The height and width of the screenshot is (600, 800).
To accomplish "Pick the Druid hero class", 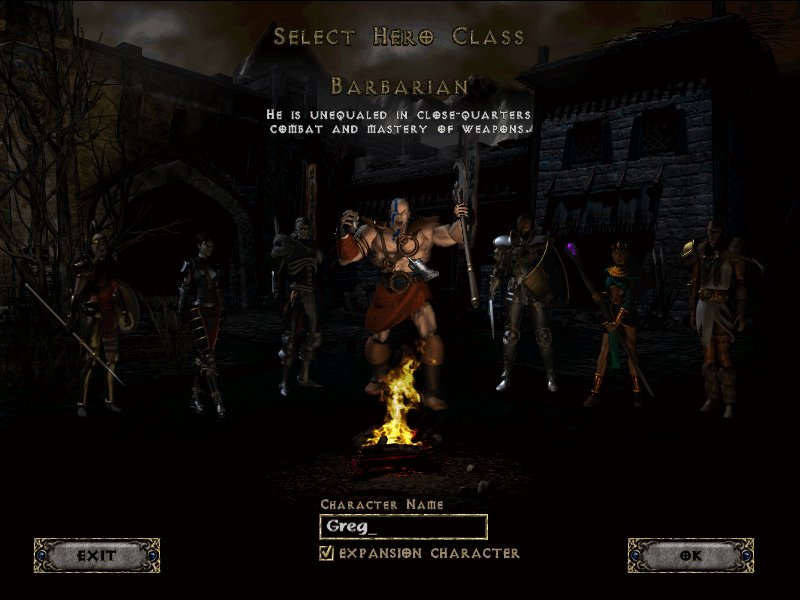I will 716,310.
